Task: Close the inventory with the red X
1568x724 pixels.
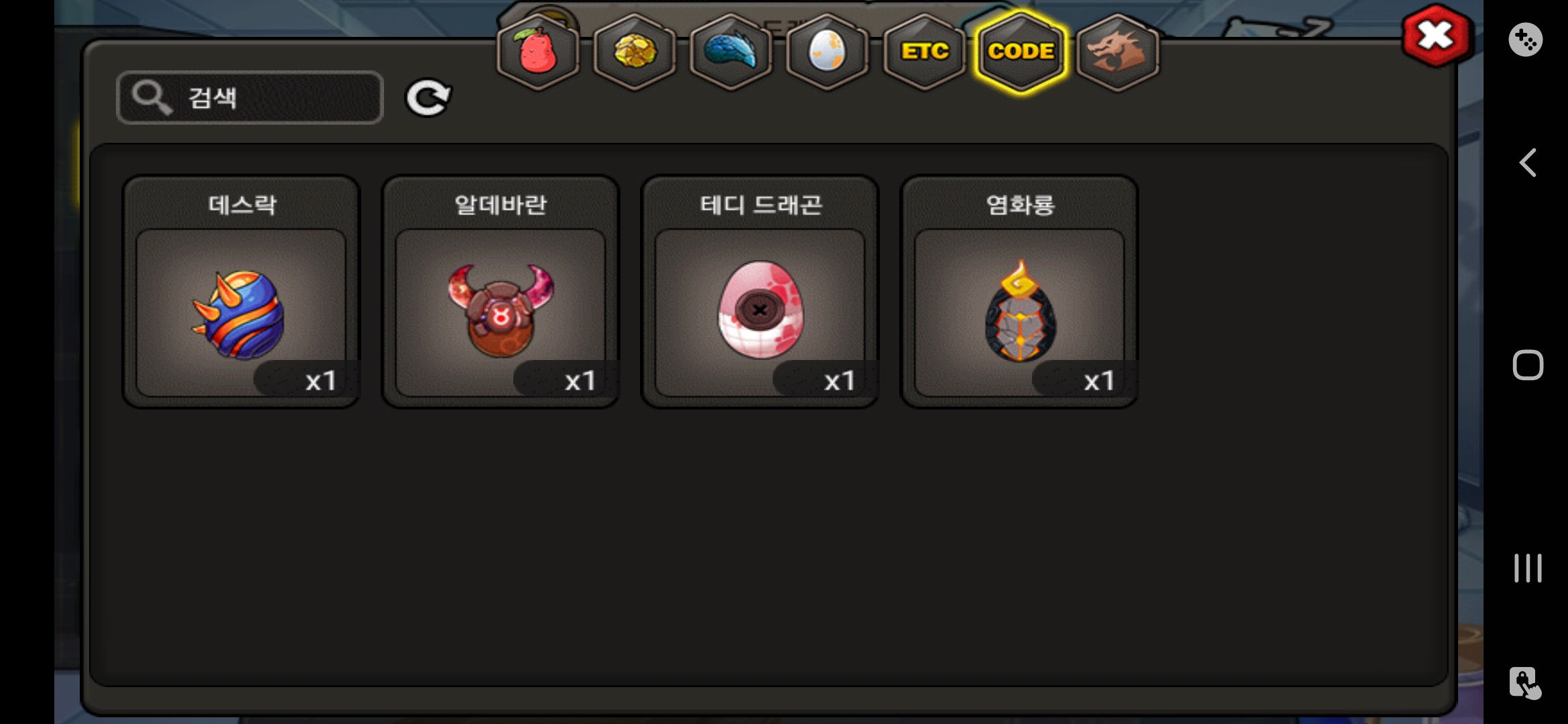Action: [1436, 36]
